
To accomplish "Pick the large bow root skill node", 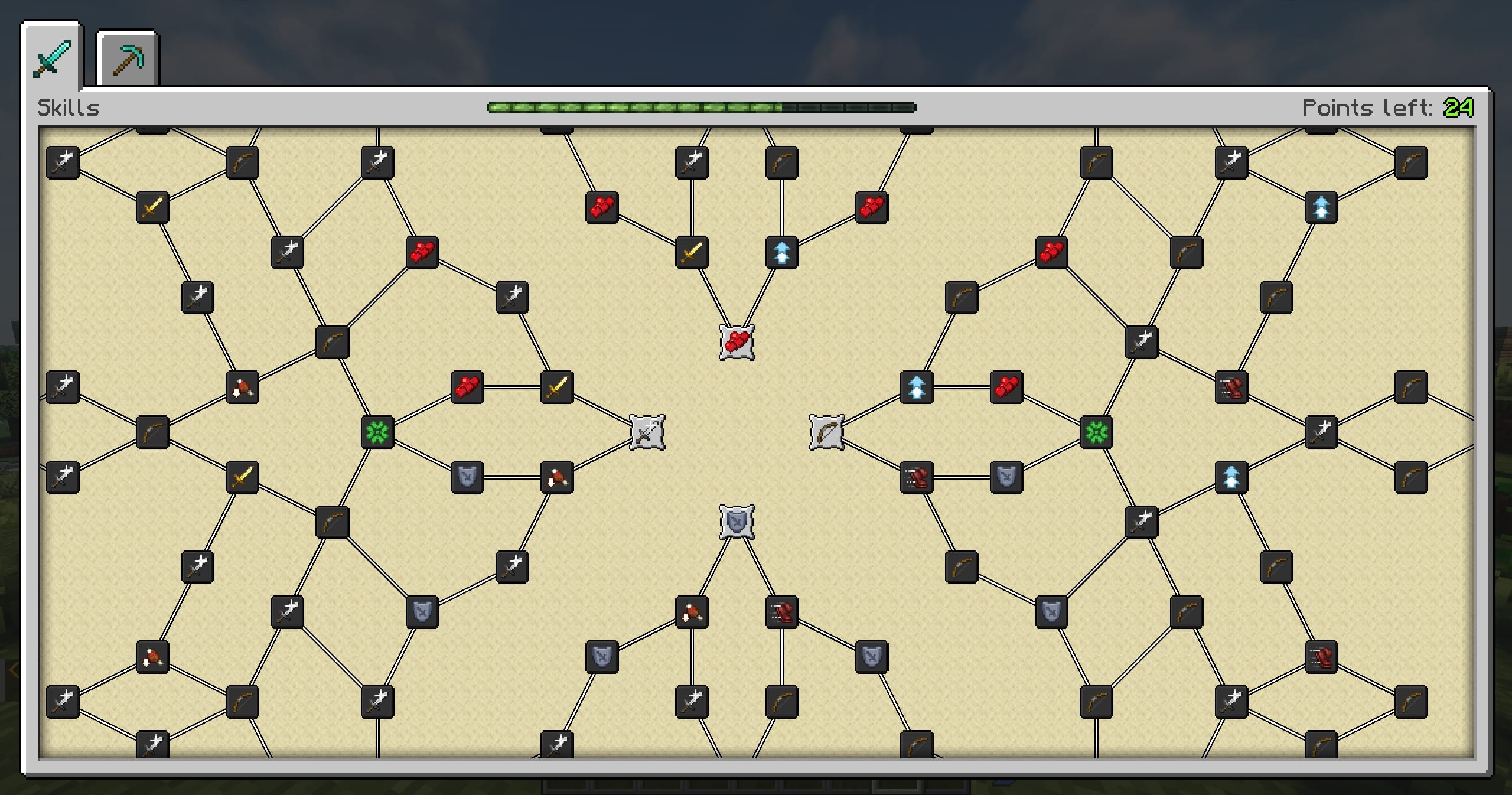I will point(826,432).
